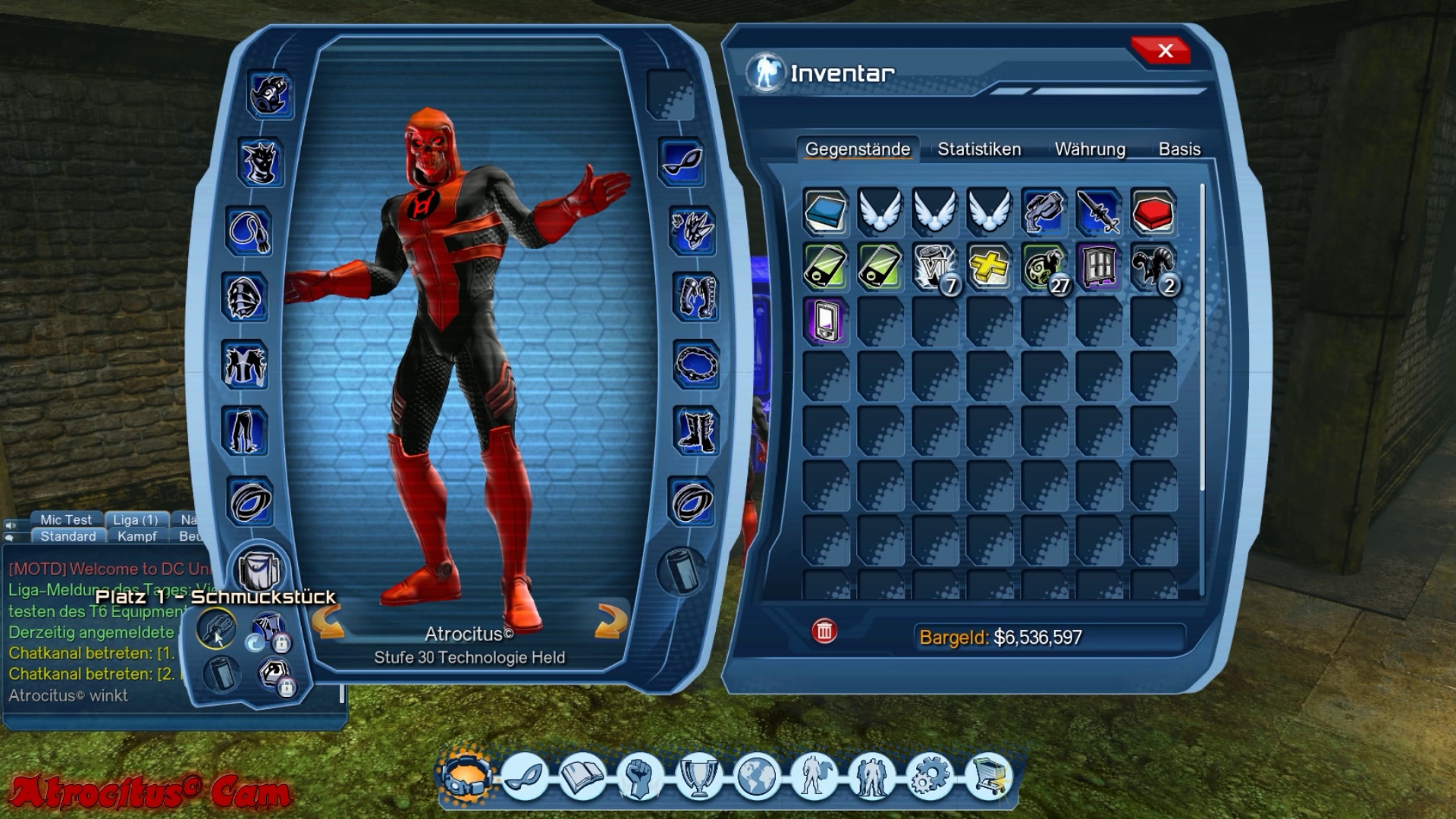This screenshot has height=819, width=1456.
Task: Rotate character with the right orange arrow
Action: point(610,622)
